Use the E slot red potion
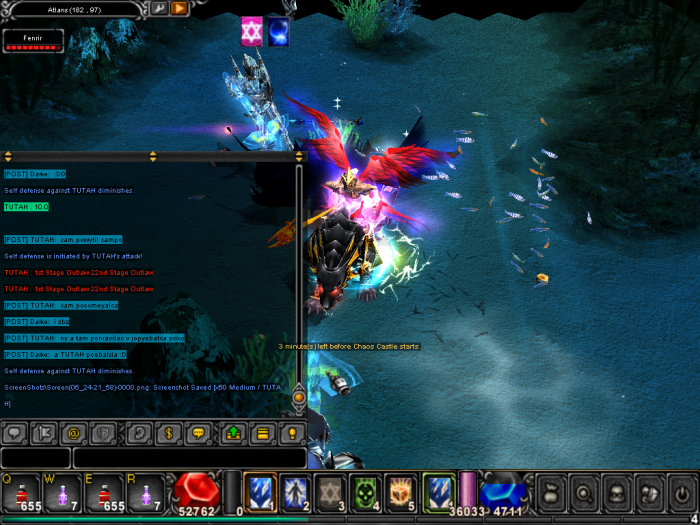The image size is (700, 525). tap(102, 492)
